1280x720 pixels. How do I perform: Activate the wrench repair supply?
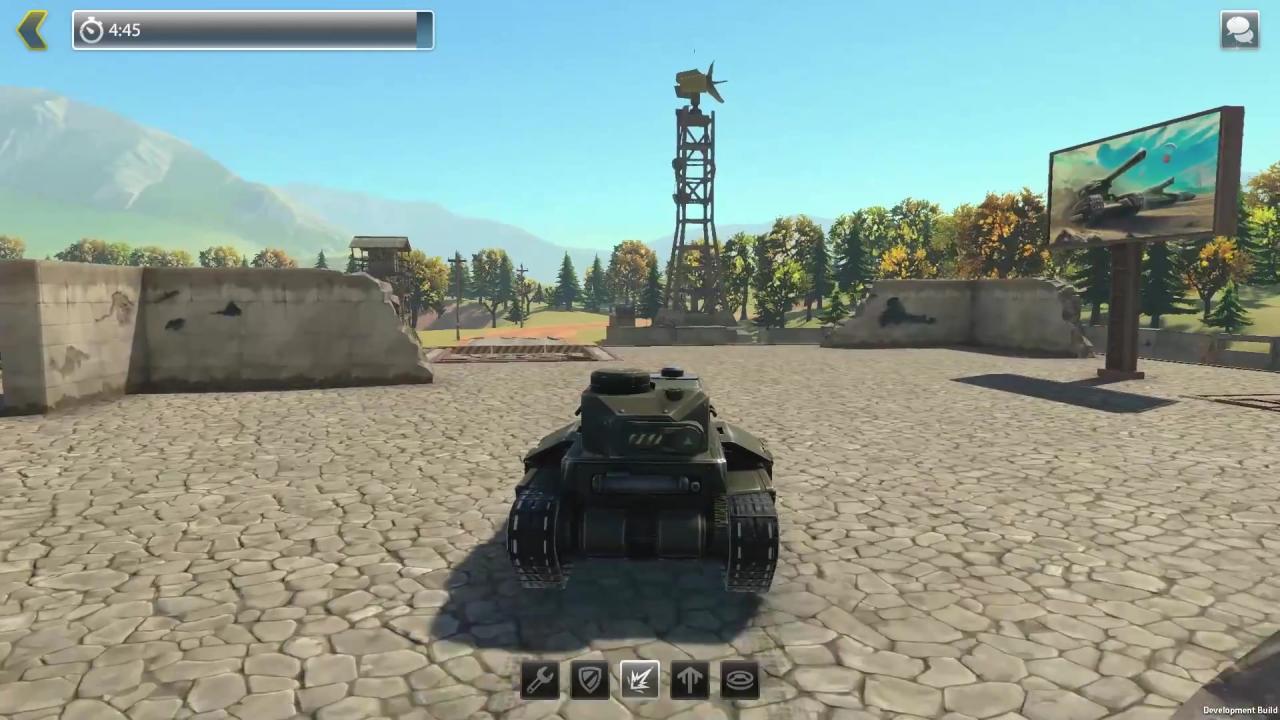point(540,680)
